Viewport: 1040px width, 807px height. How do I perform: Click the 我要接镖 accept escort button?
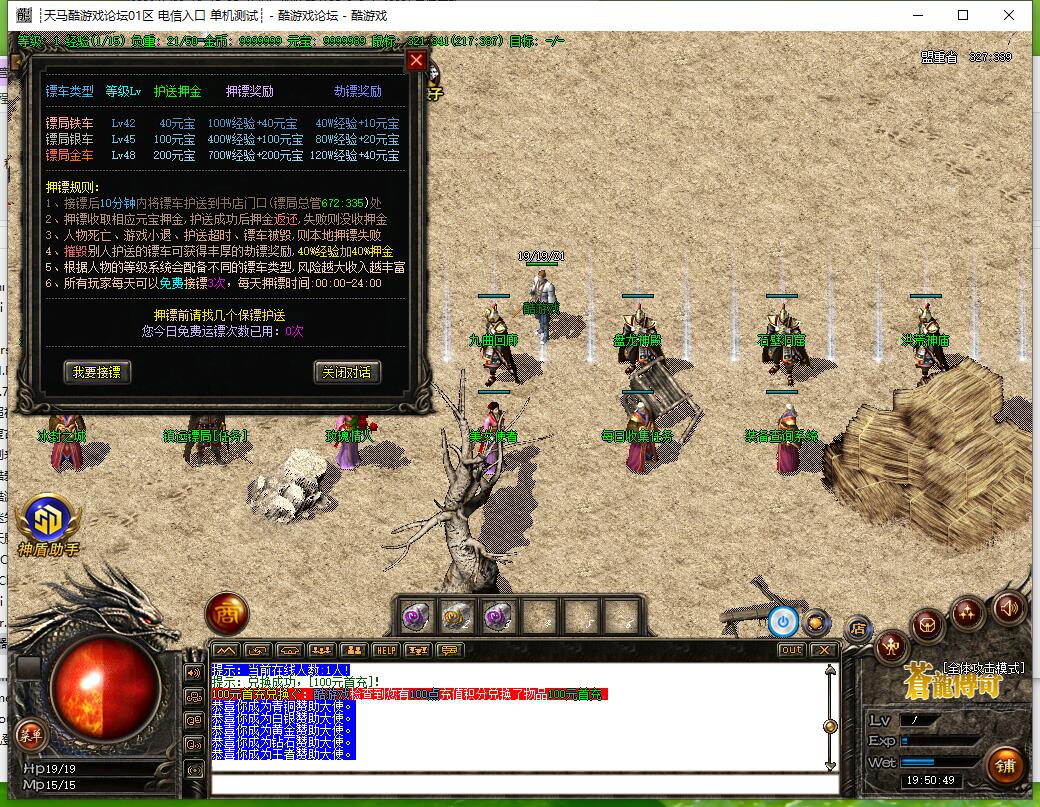click(97, 372)
